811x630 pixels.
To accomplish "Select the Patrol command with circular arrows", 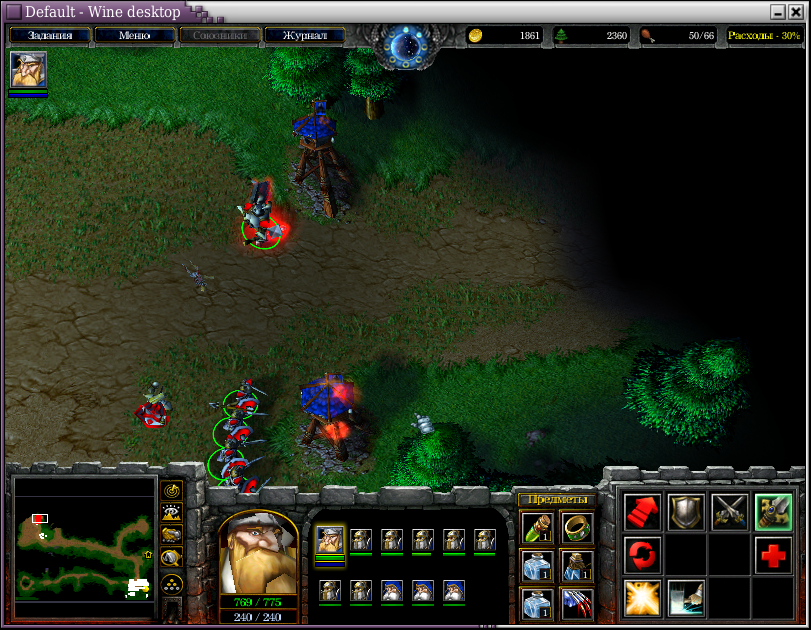I will 642,554.
